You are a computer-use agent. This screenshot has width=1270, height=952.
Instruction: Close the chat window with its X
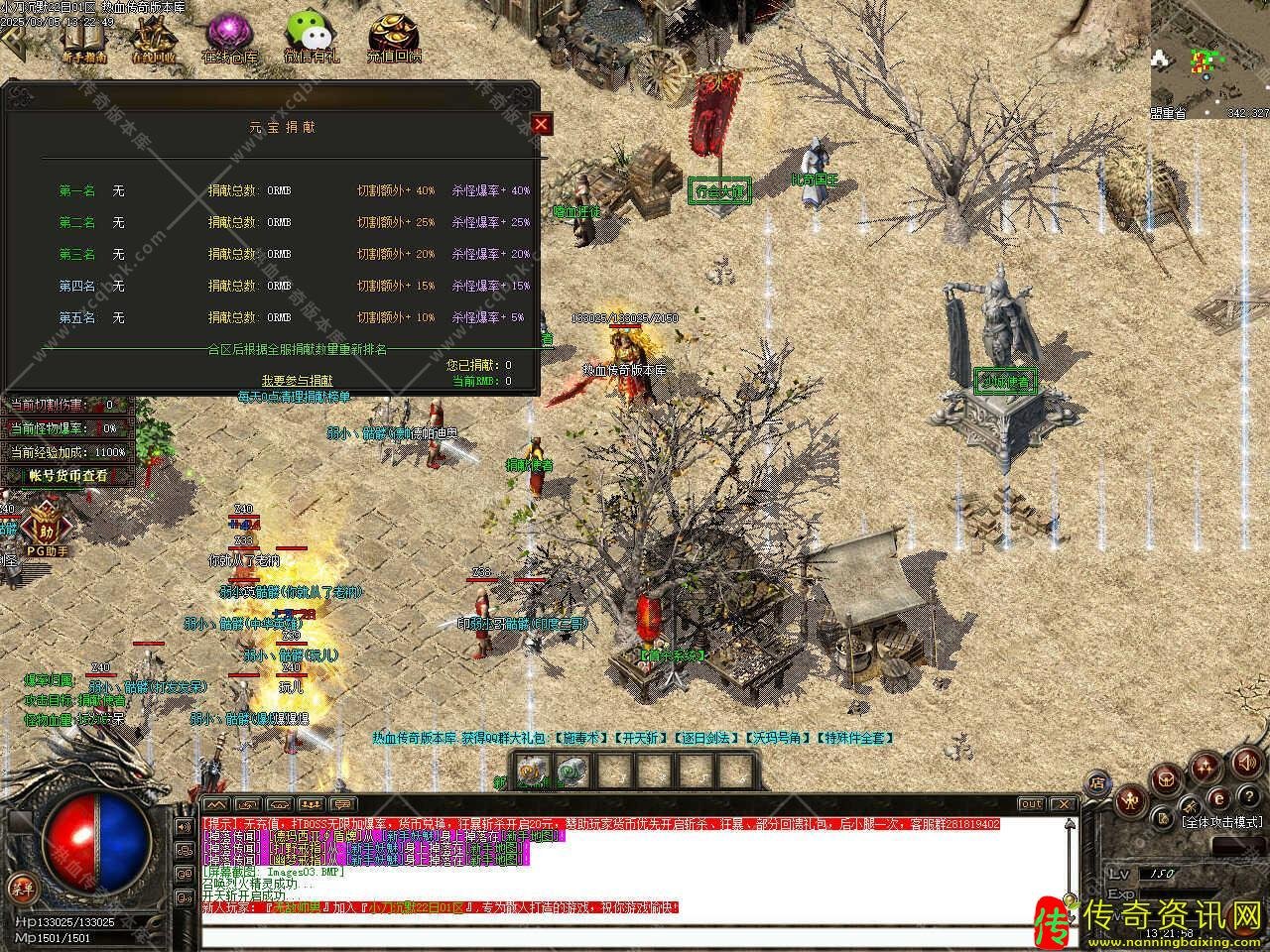coord(1063,804)
